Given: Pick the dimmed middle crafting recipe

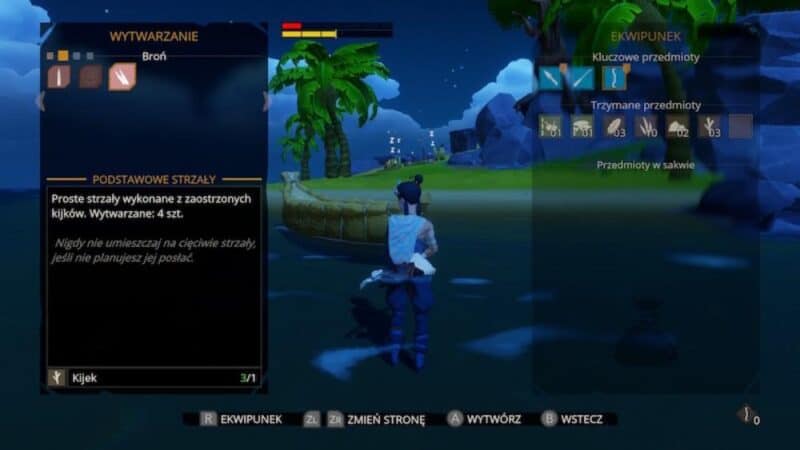Looking at the screenshot, I should (x=91, y=77).
